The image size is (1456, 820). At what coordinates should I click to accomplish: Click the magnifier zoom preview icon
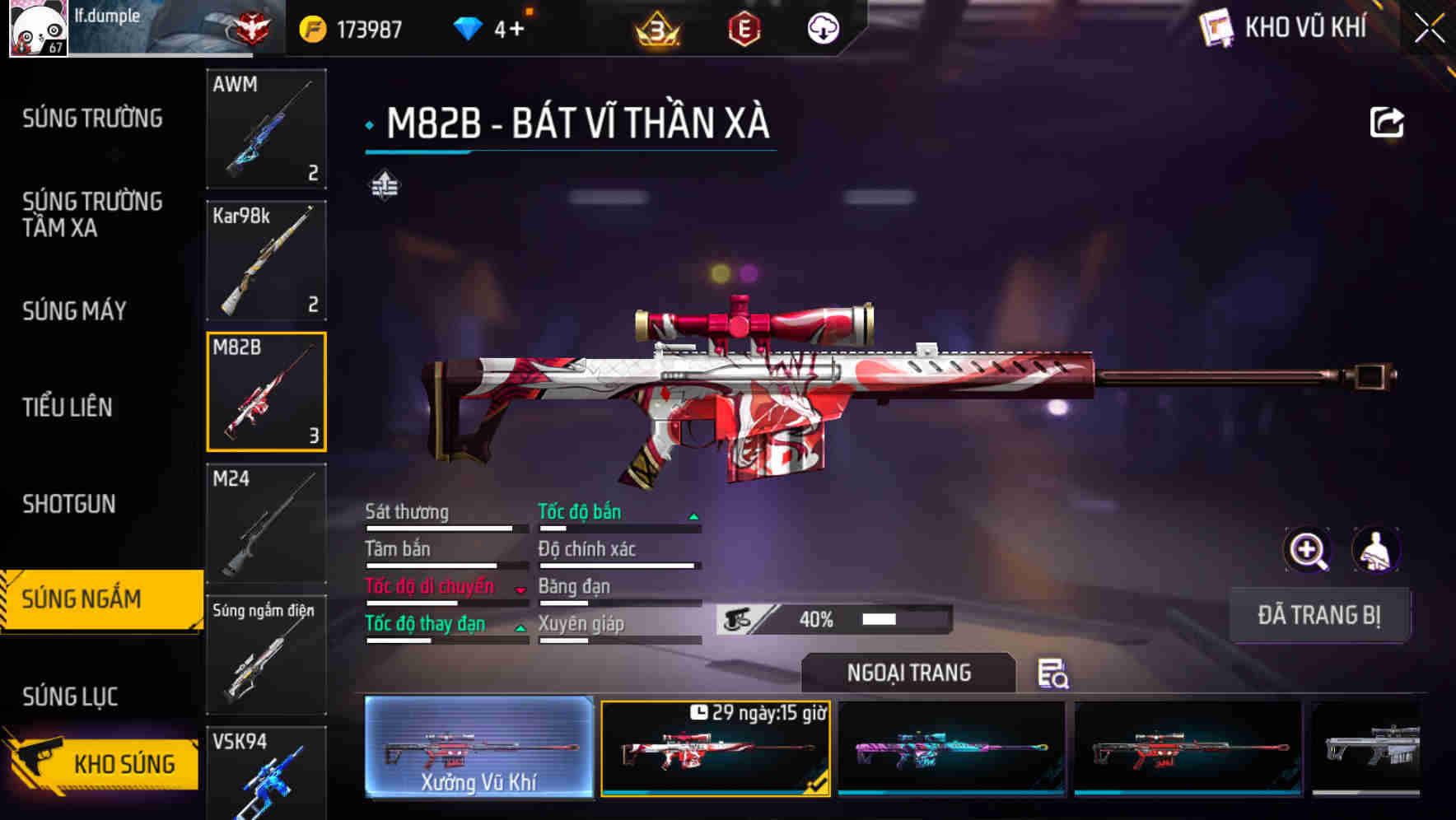point(1305,549)
